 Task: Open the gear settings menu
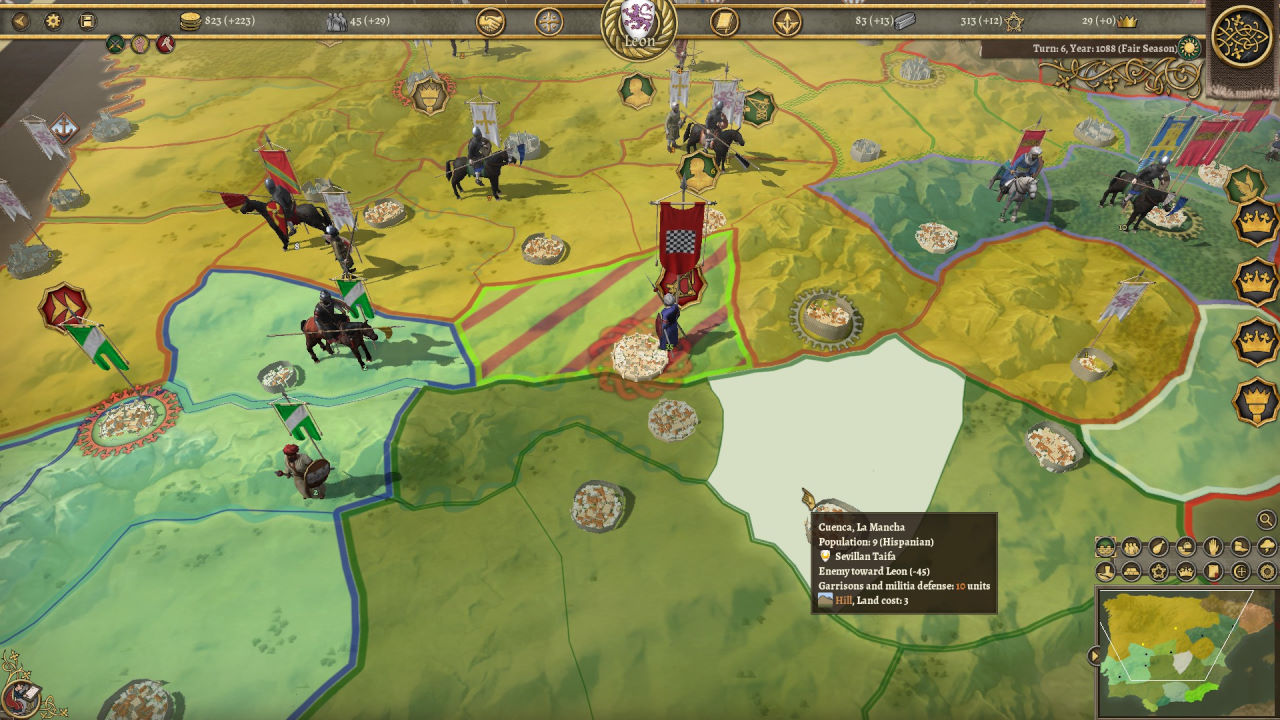pyautogui.click(x=53, y=20)
